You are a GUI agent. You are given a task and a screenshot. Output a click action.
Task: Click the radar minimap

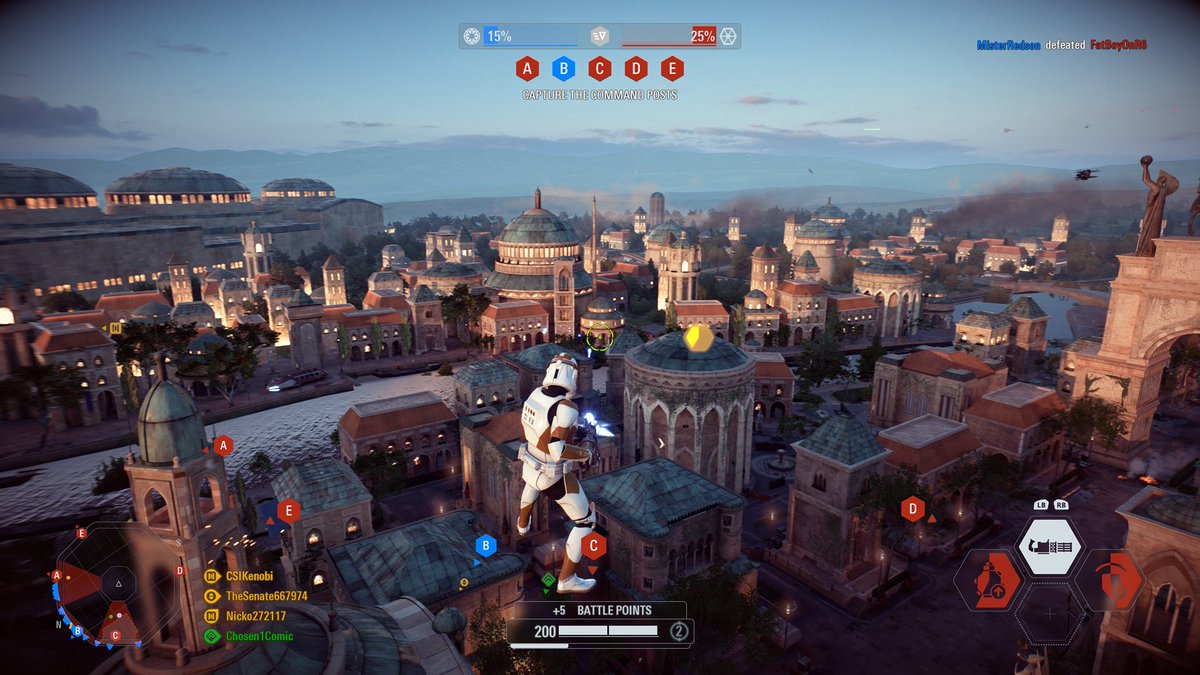118,584
